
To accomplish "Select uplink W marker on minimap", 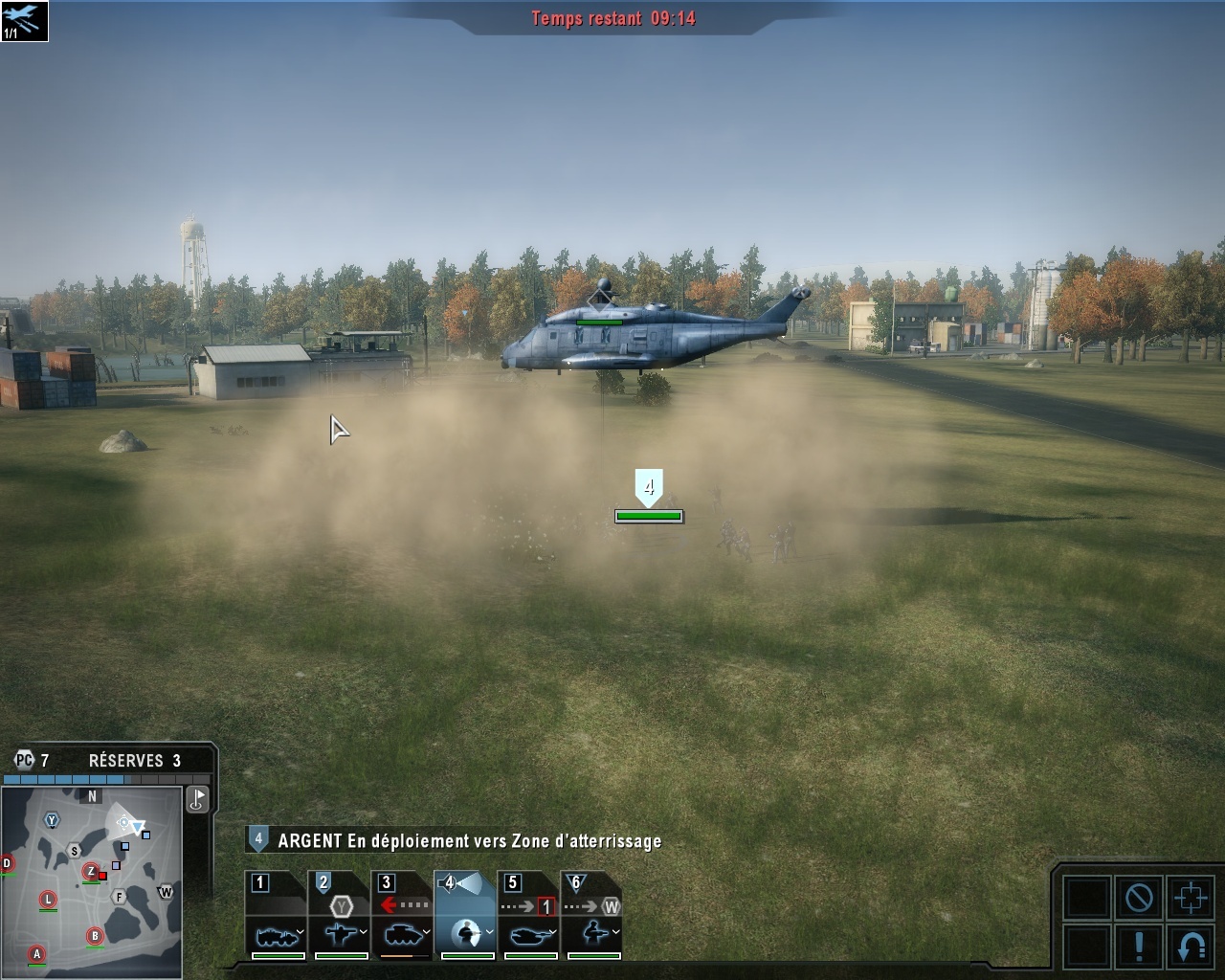I will click(x=166, y=892).
